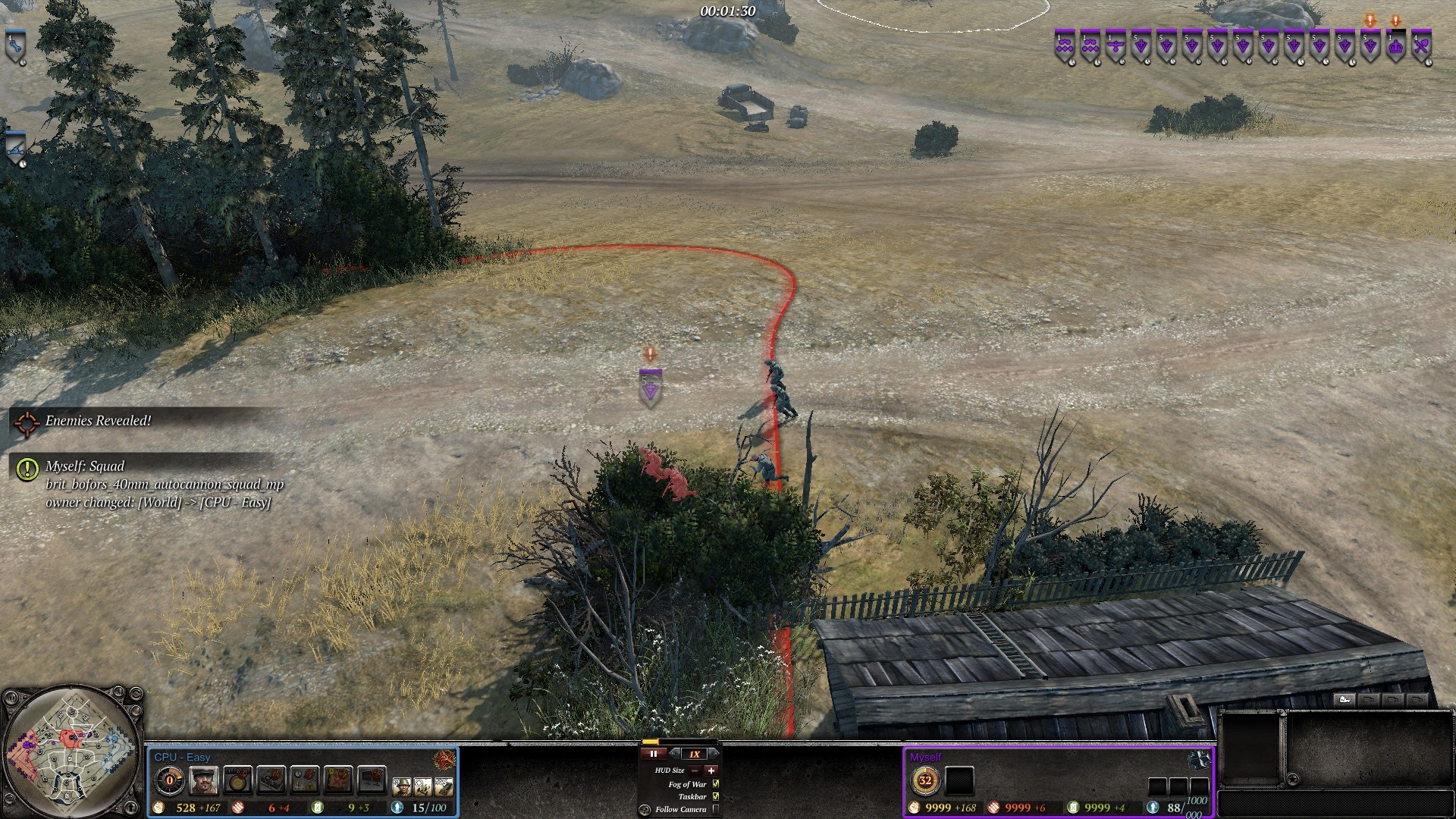Toggle the Taskbar checkbox

[716, 797]
